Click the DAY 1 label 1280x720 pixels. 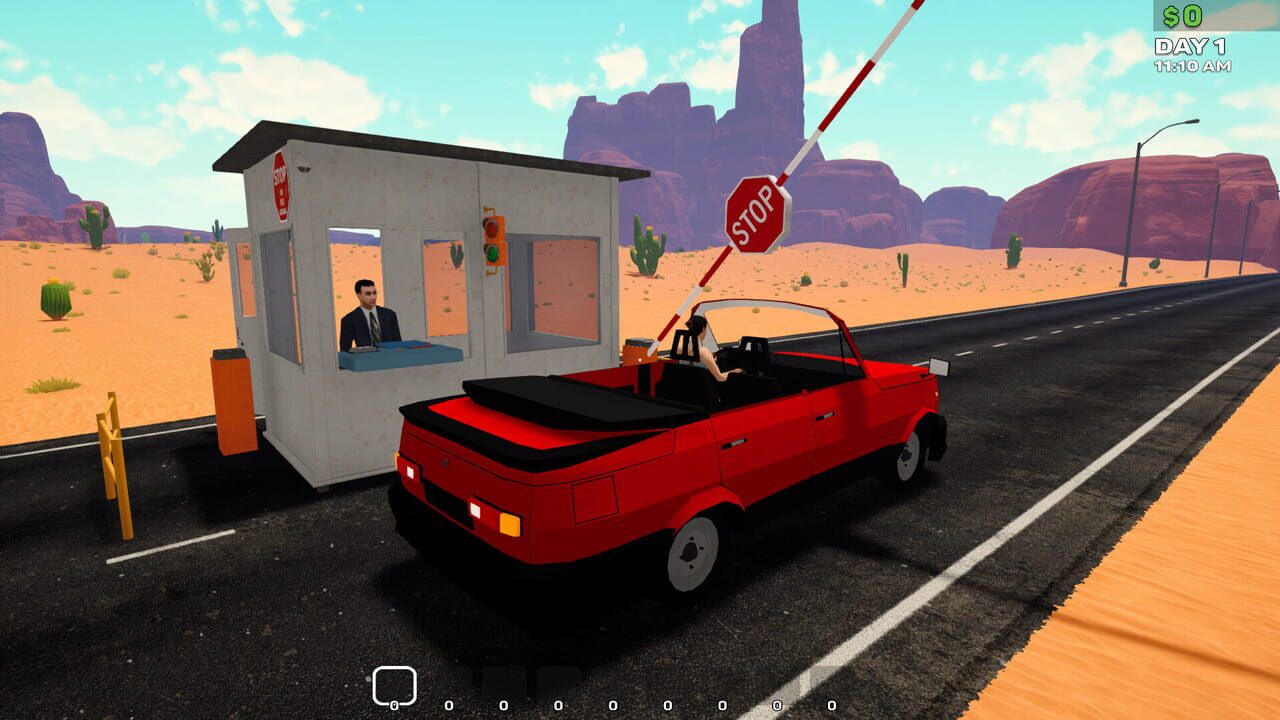point(1188,45)
